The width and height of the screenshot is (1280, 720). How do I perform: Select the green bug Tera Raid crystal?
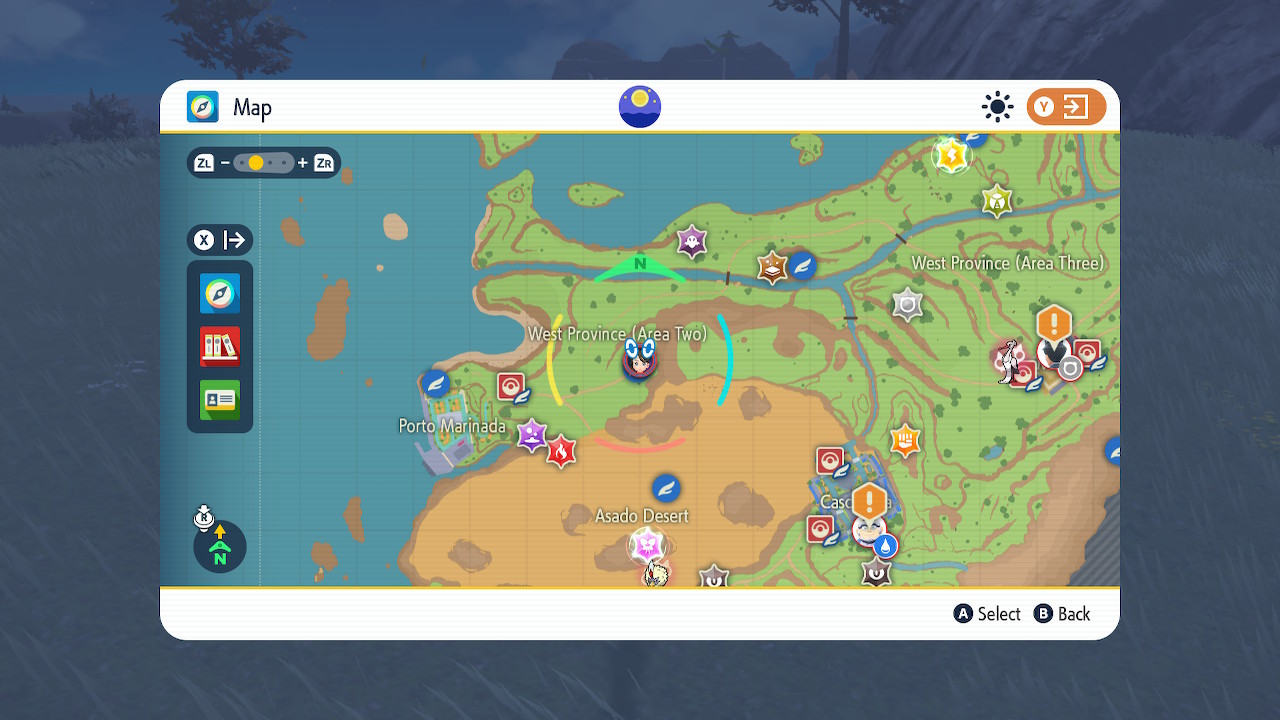996,201
